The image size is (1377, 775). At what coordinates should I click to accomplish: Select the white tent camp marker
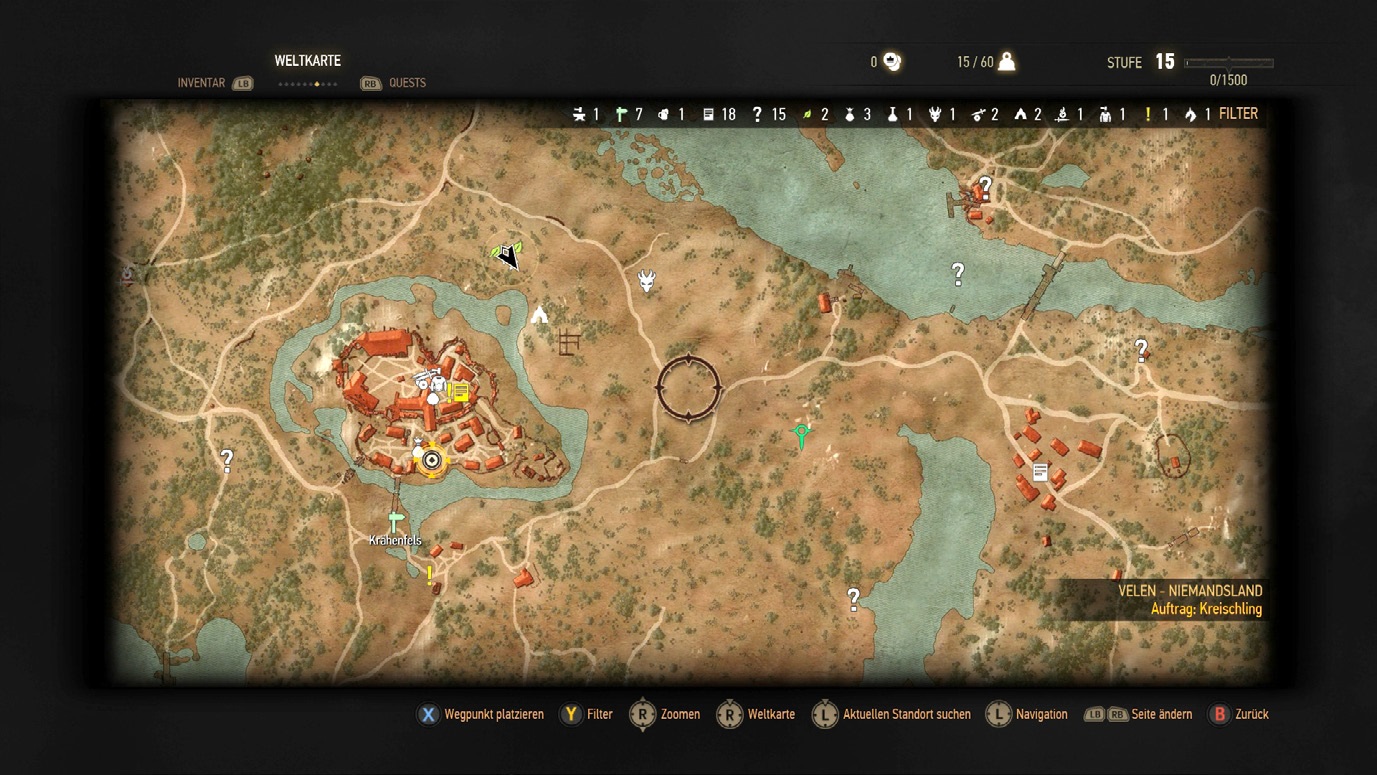[x=539, y=315]
